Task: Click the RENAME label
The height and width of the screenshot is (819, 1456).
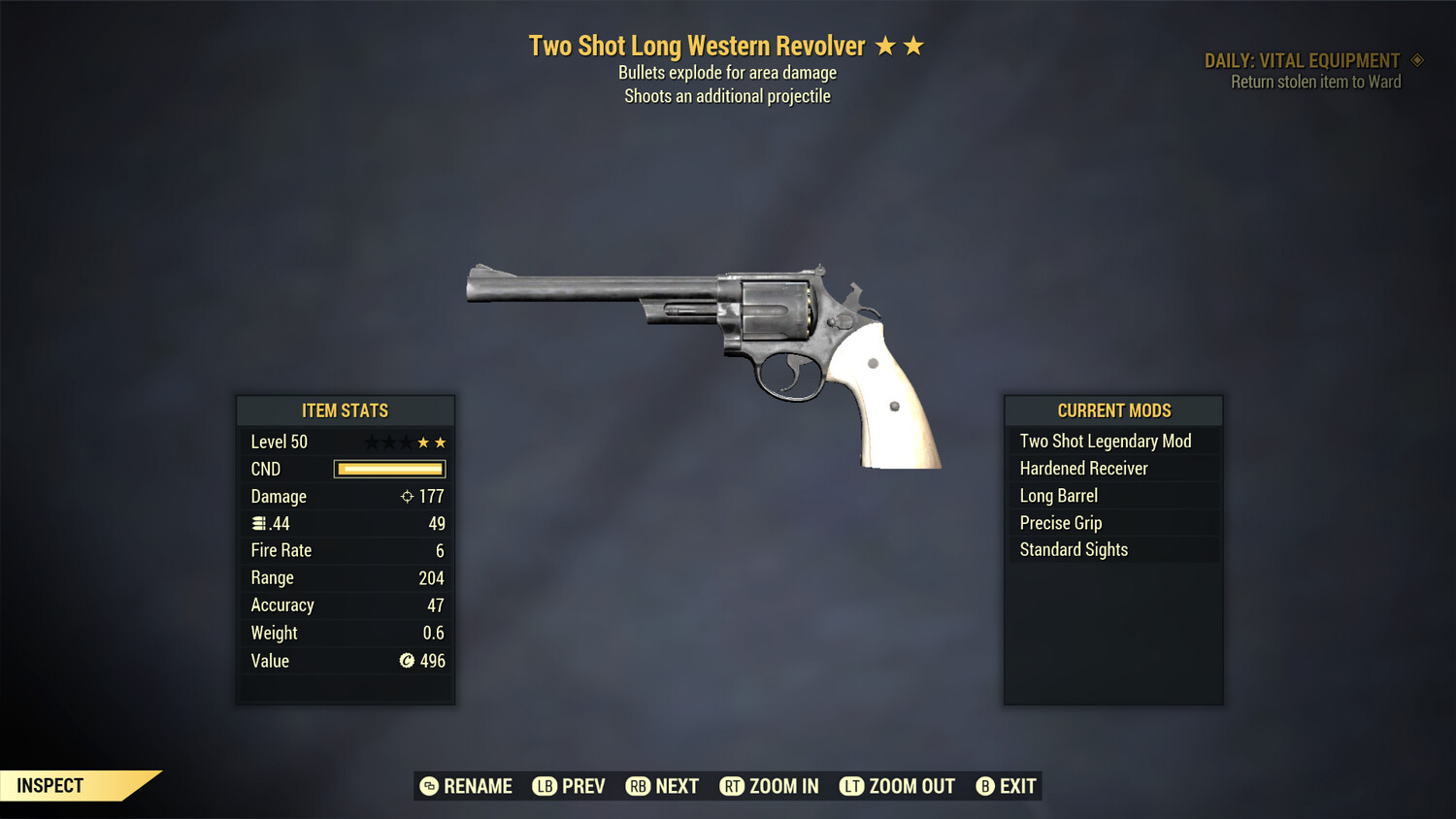Action: 480,786
